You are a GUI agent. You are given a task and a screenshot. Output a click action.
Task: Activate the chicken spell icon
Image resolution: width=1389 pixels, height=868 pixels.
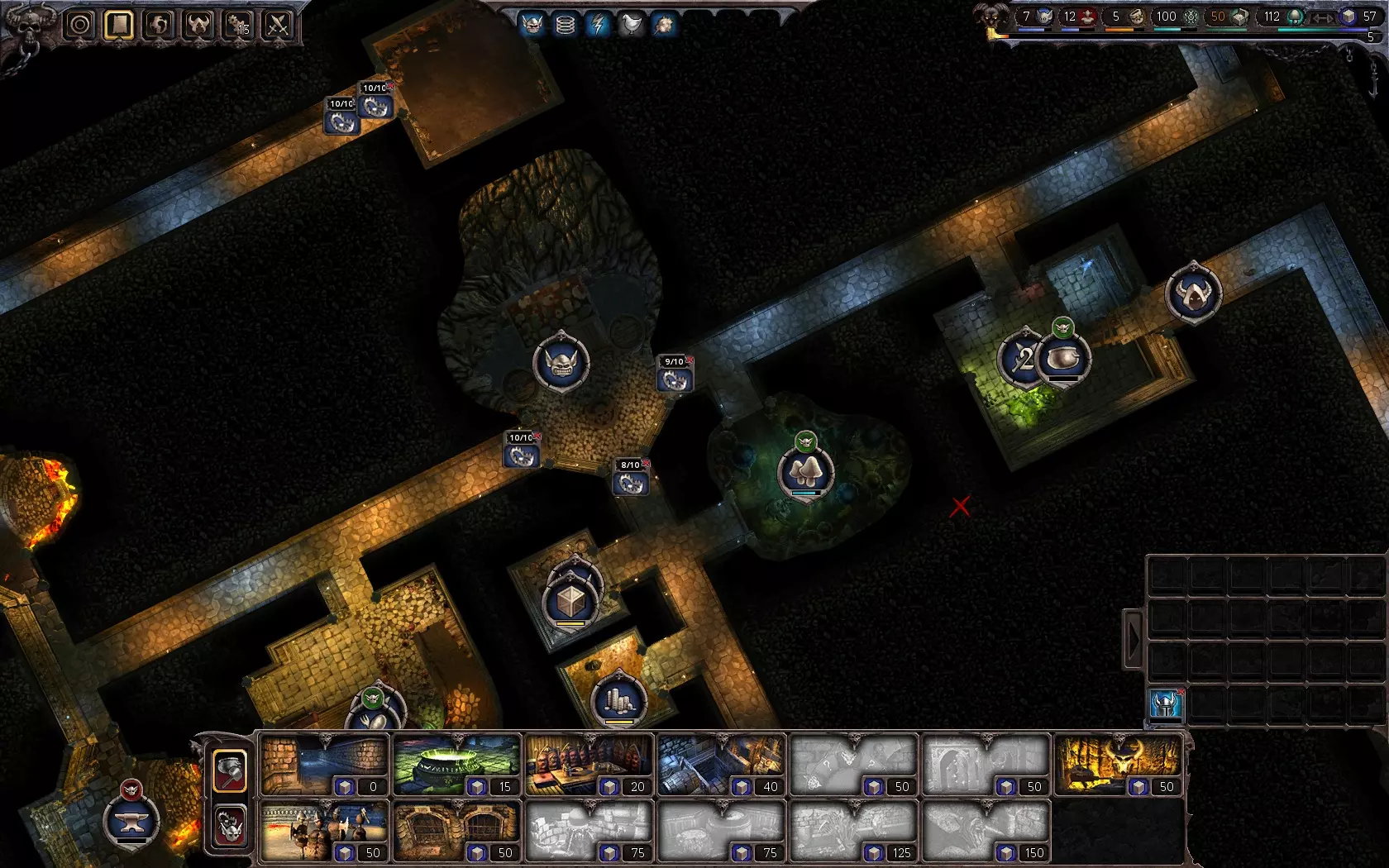tap(631, 25)
